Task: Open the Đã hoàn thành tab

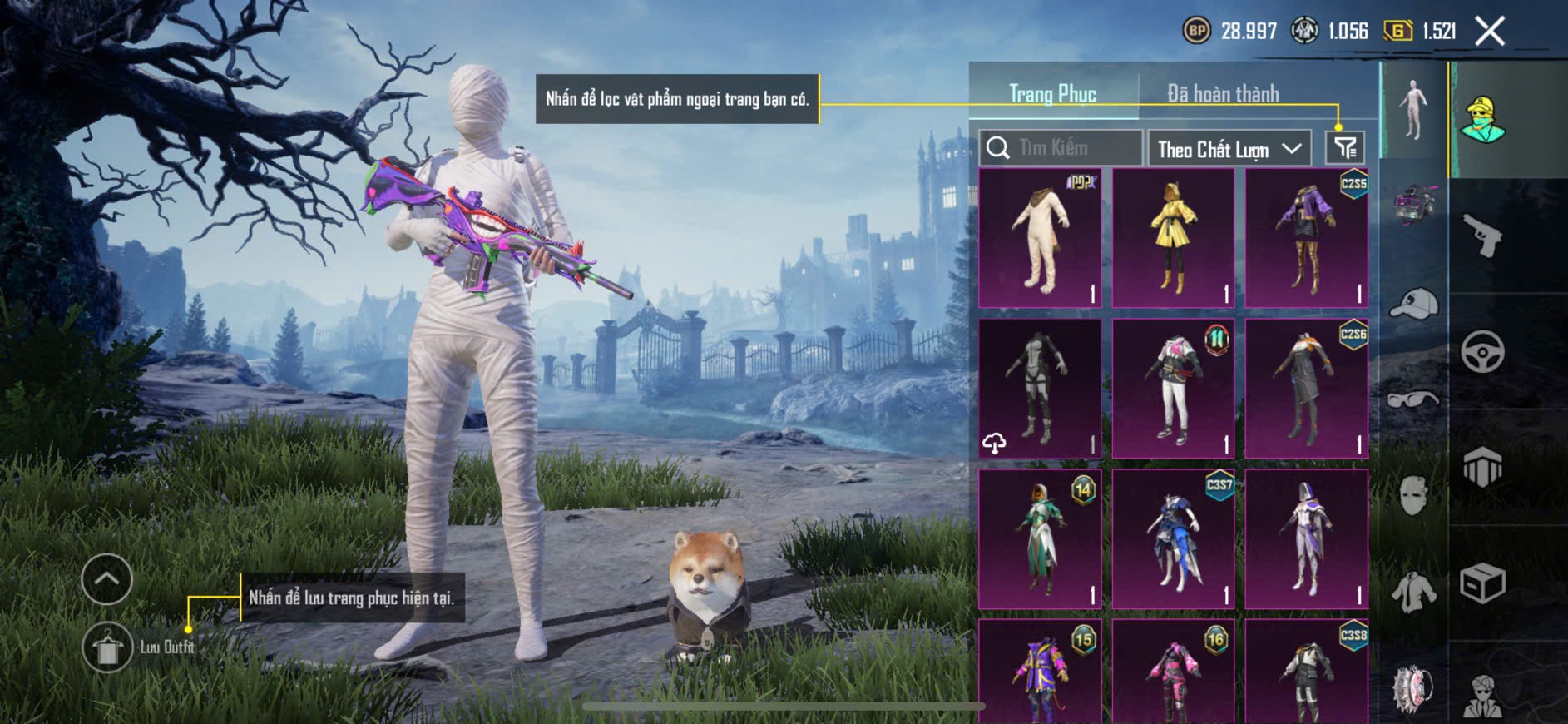Action: tap(1222, 94)
